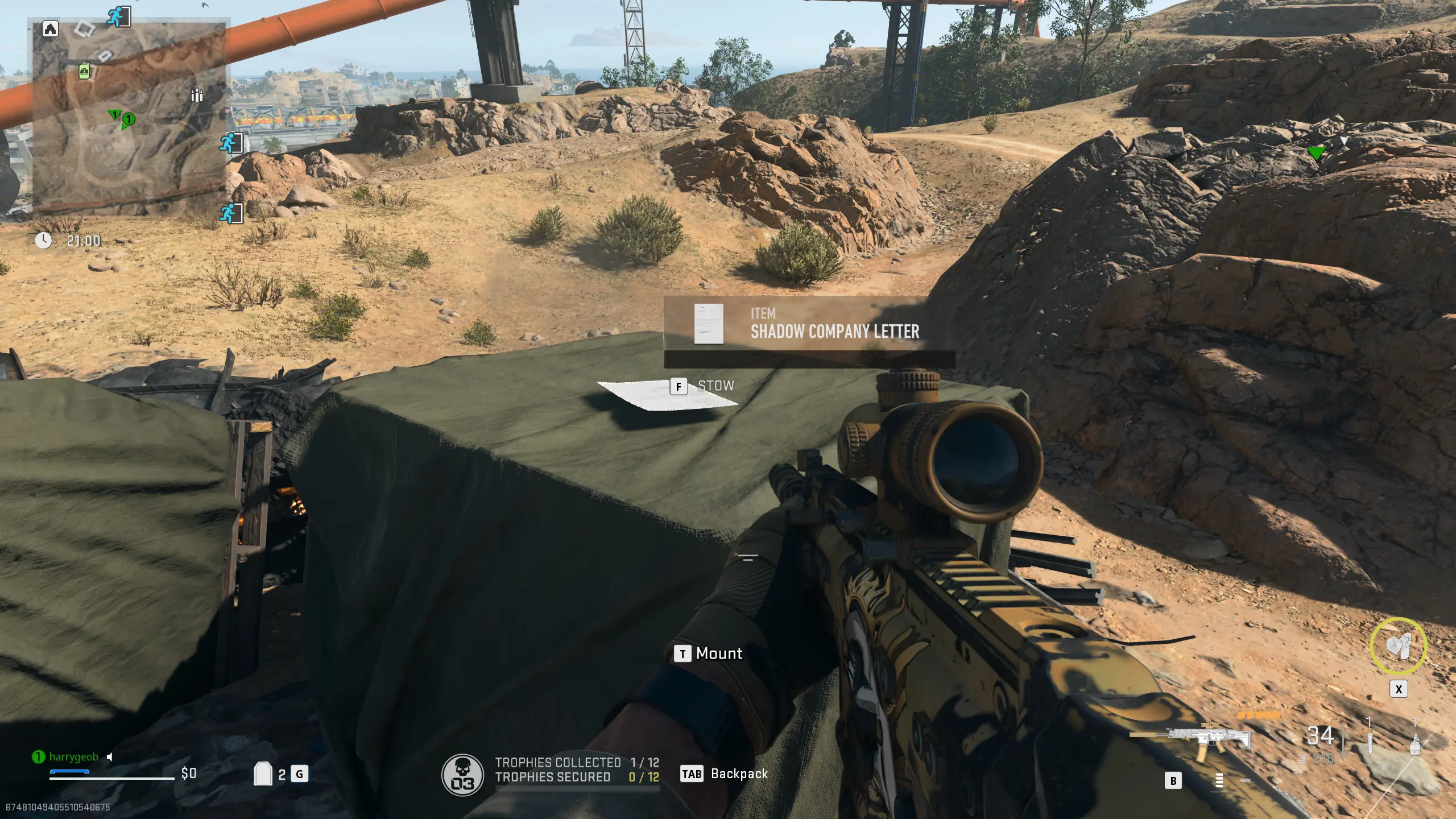Mute the speaker next to harrygeob
This screenshot has width=1456, height=819.
click(x=109, y=758)
